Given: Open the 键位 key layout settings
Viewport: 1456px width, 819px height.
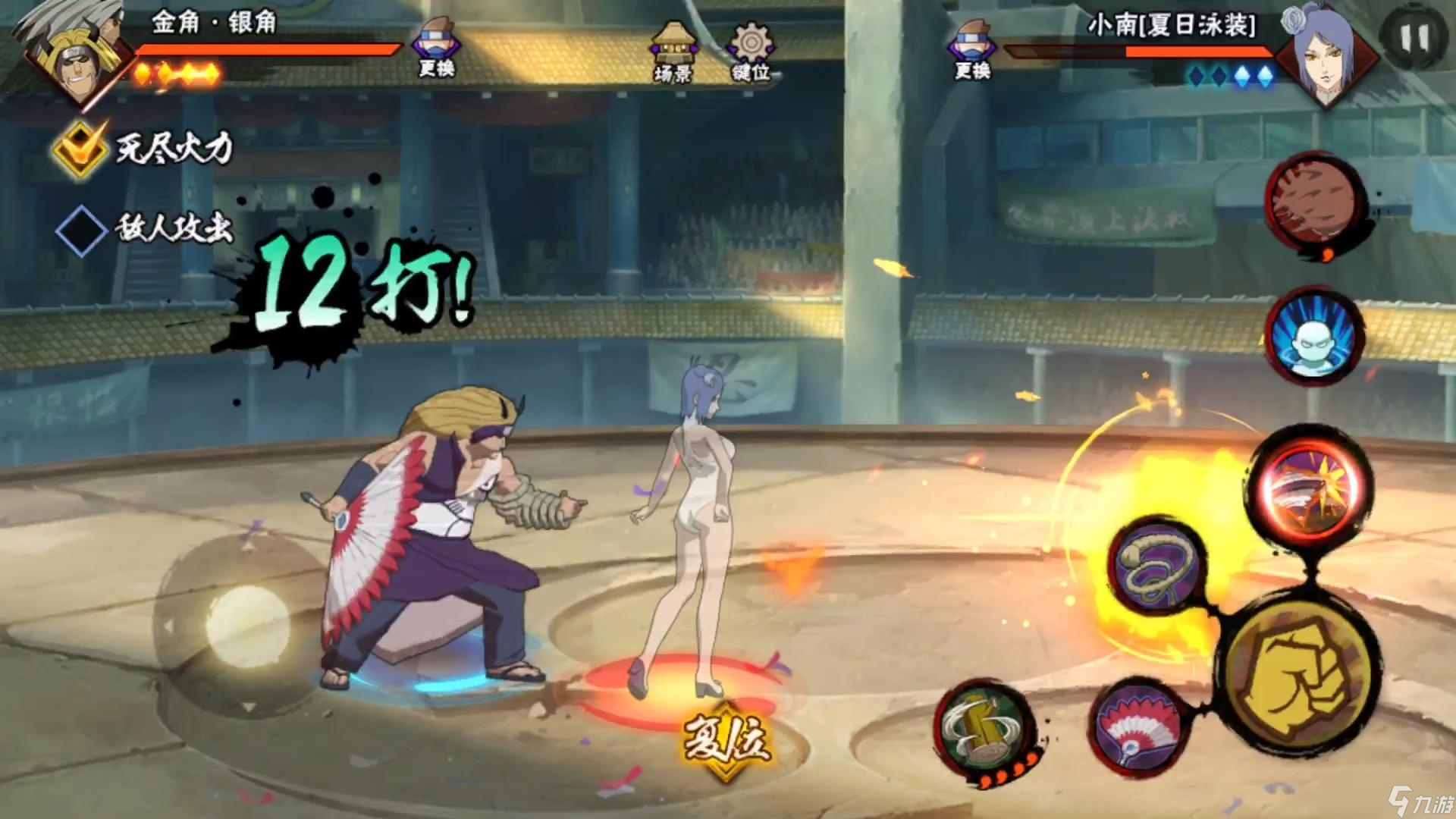Looking at the screenshot, I should [x=751, y=52].
